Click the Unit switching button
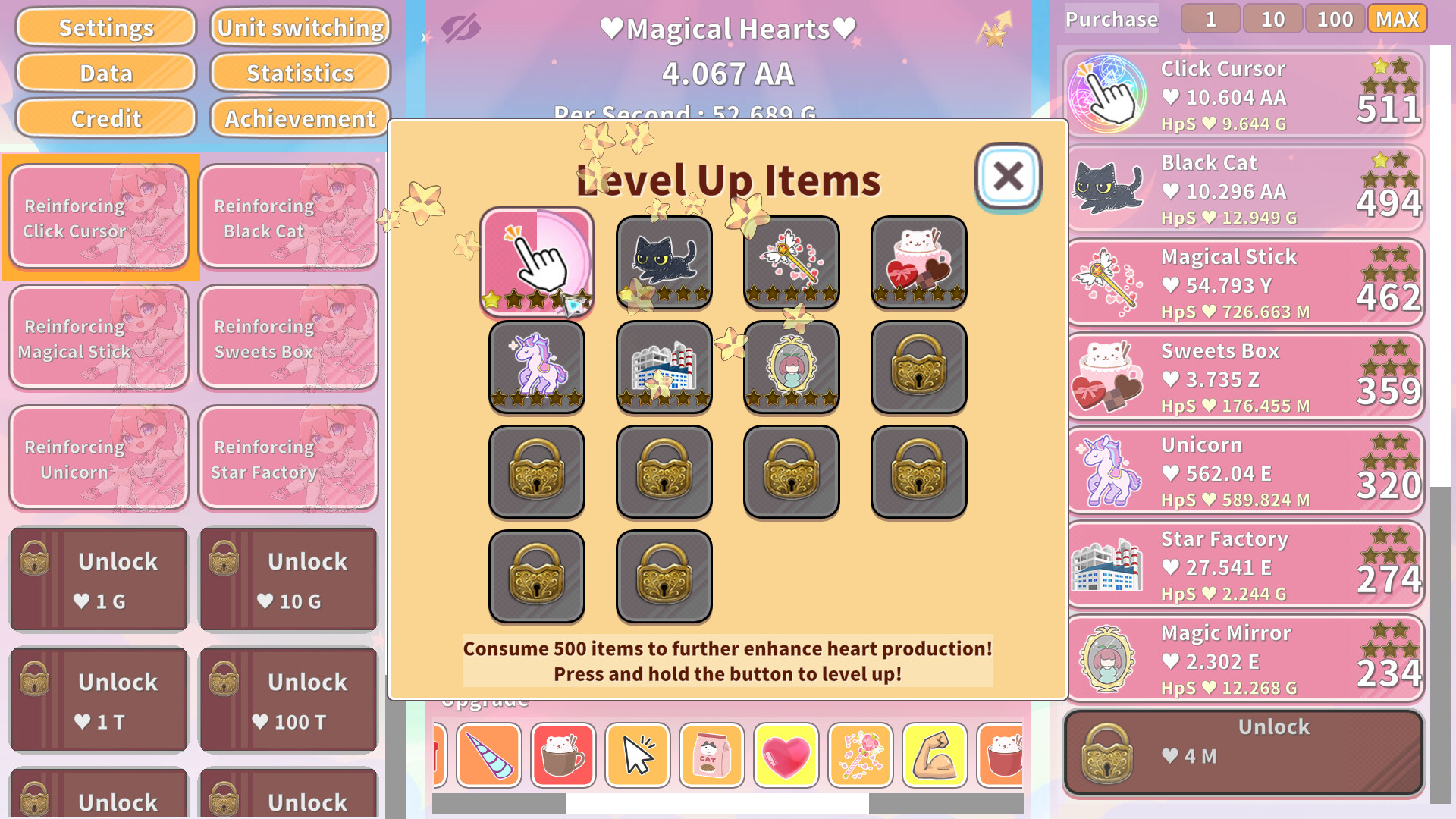Image resolution: width=1456 pixels, height=819 pixels. tap(300, 27)
